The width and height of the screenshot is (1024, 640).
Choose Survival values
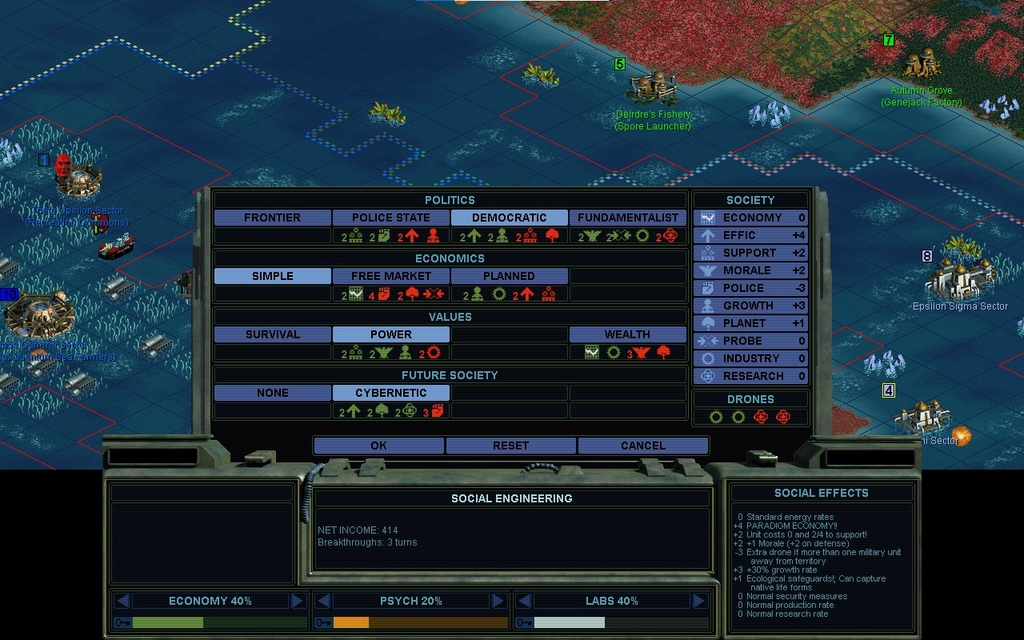[272, 335]
